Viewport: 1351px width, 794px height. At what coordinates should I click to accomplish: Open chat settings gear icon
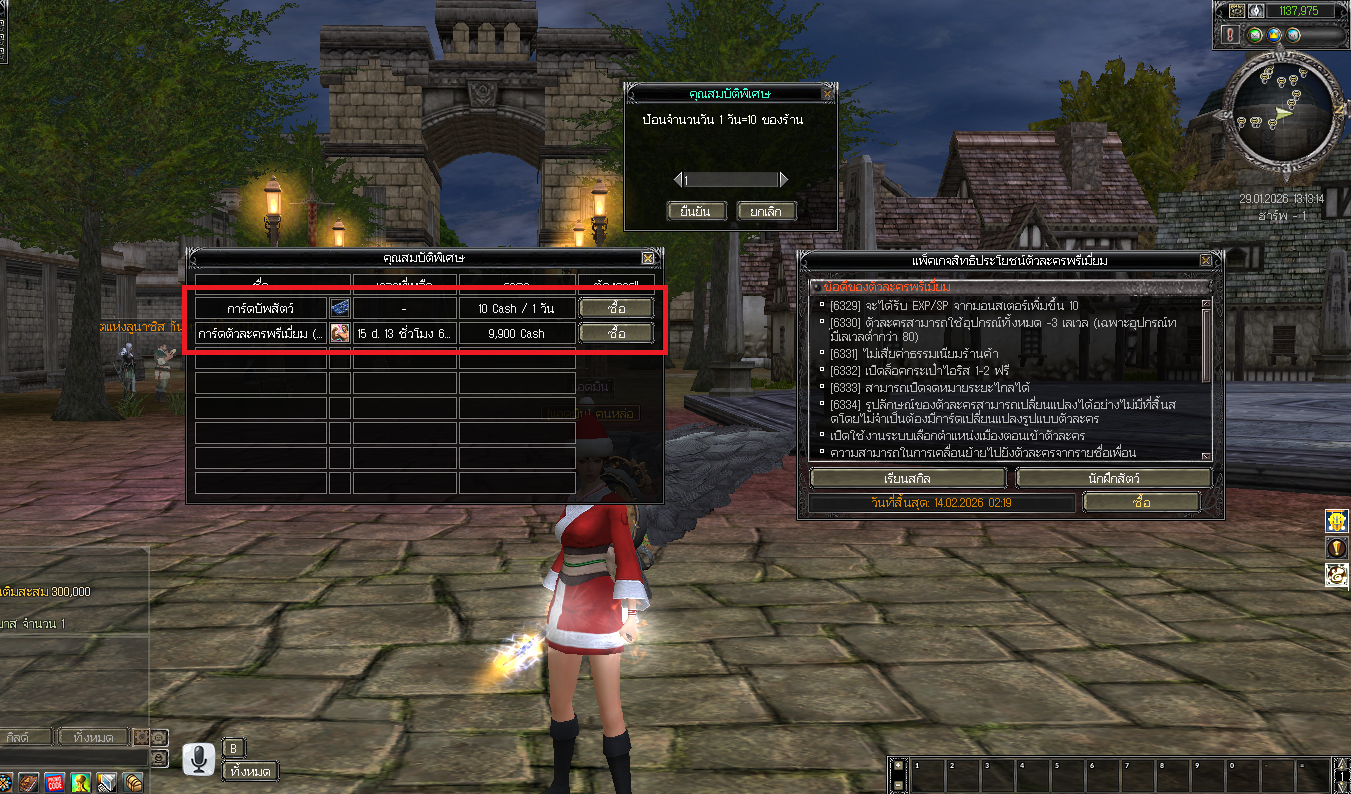click(143, 737)
